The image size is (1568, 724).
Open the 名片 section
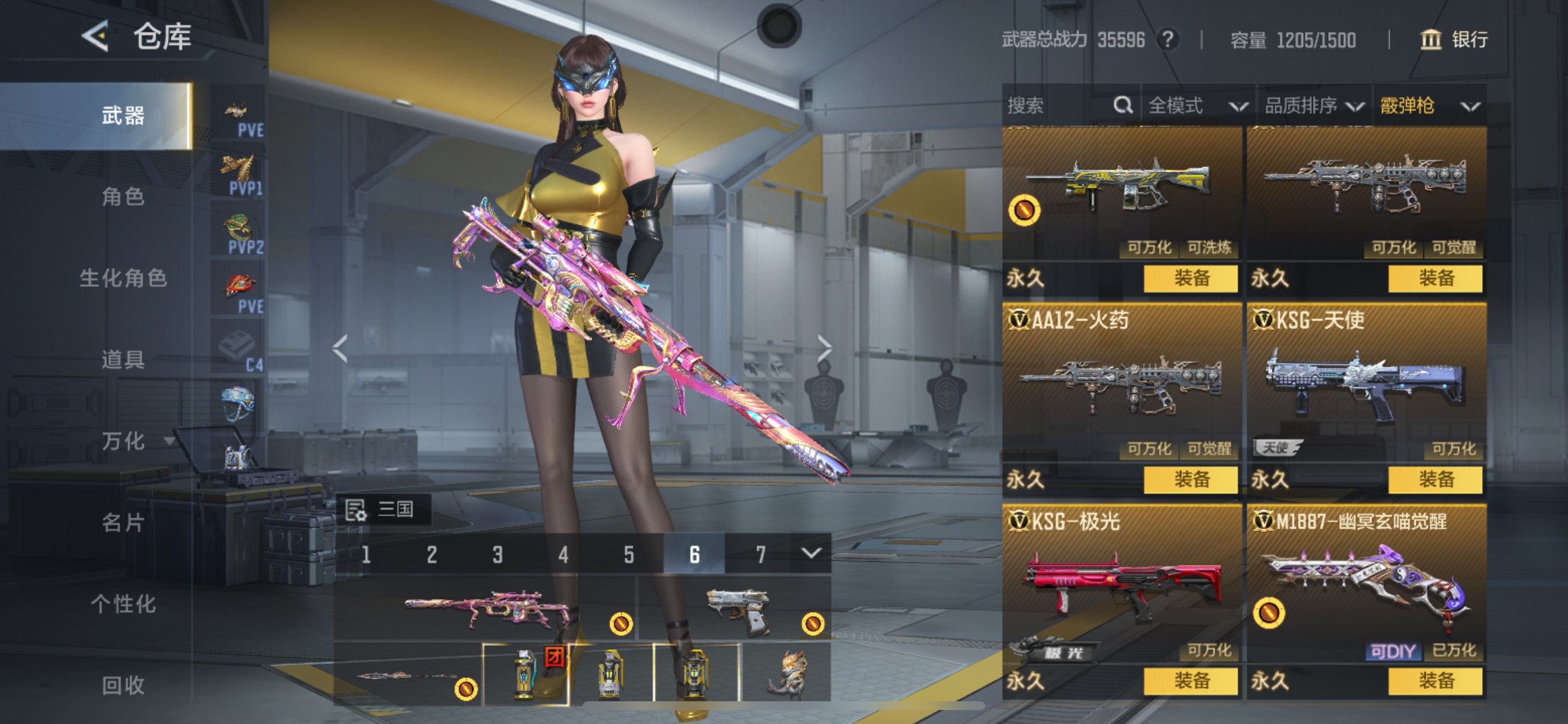(123, 523)
